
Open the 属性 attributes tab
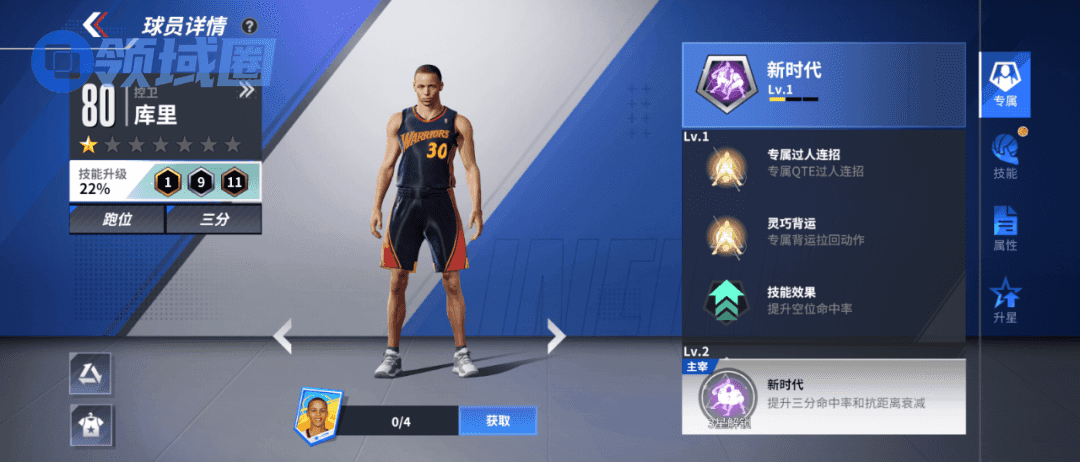coord(1004,229)
